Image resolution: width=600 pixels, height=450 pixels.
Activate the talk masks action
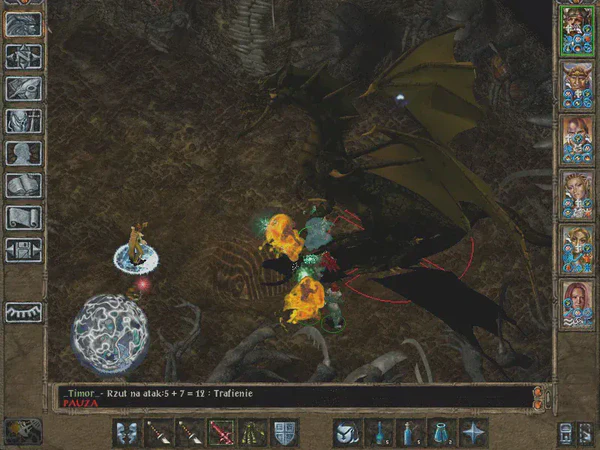tap(129, 432)
